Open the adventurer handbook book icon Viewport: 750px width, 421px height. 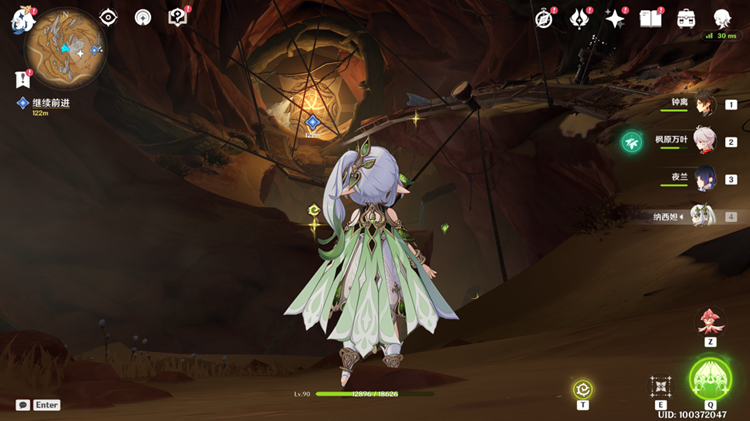tap(650, 18)
